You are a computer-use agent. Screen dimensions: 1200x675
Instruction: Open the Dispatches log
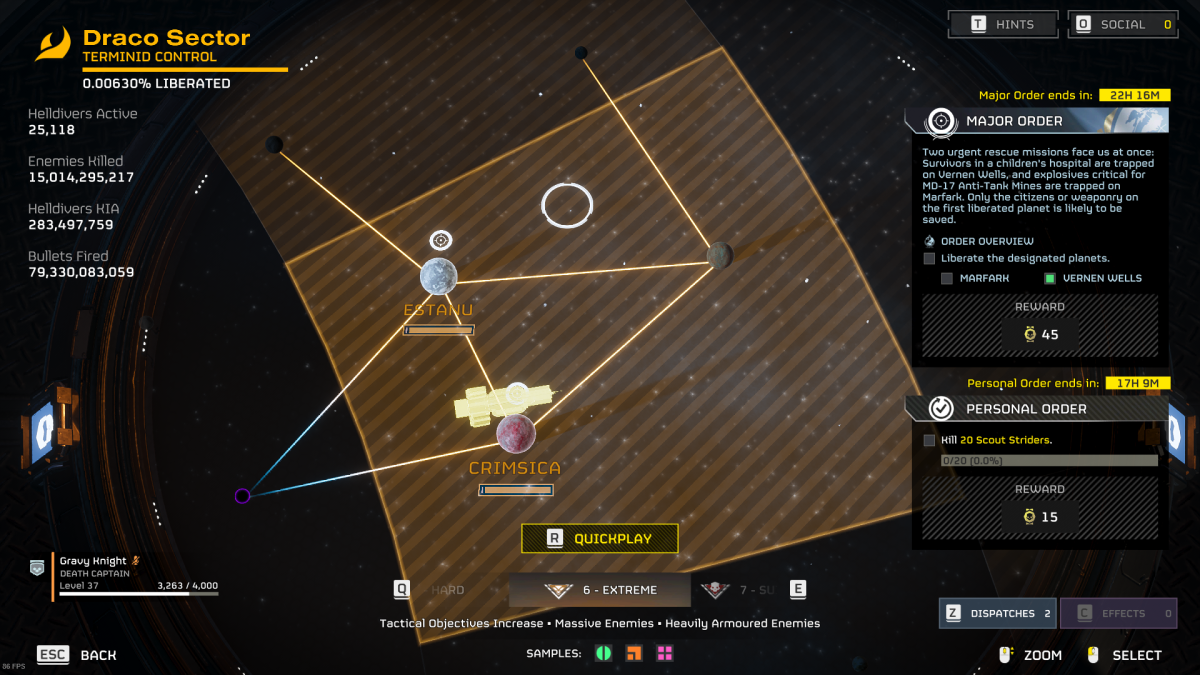pos(997,613)
